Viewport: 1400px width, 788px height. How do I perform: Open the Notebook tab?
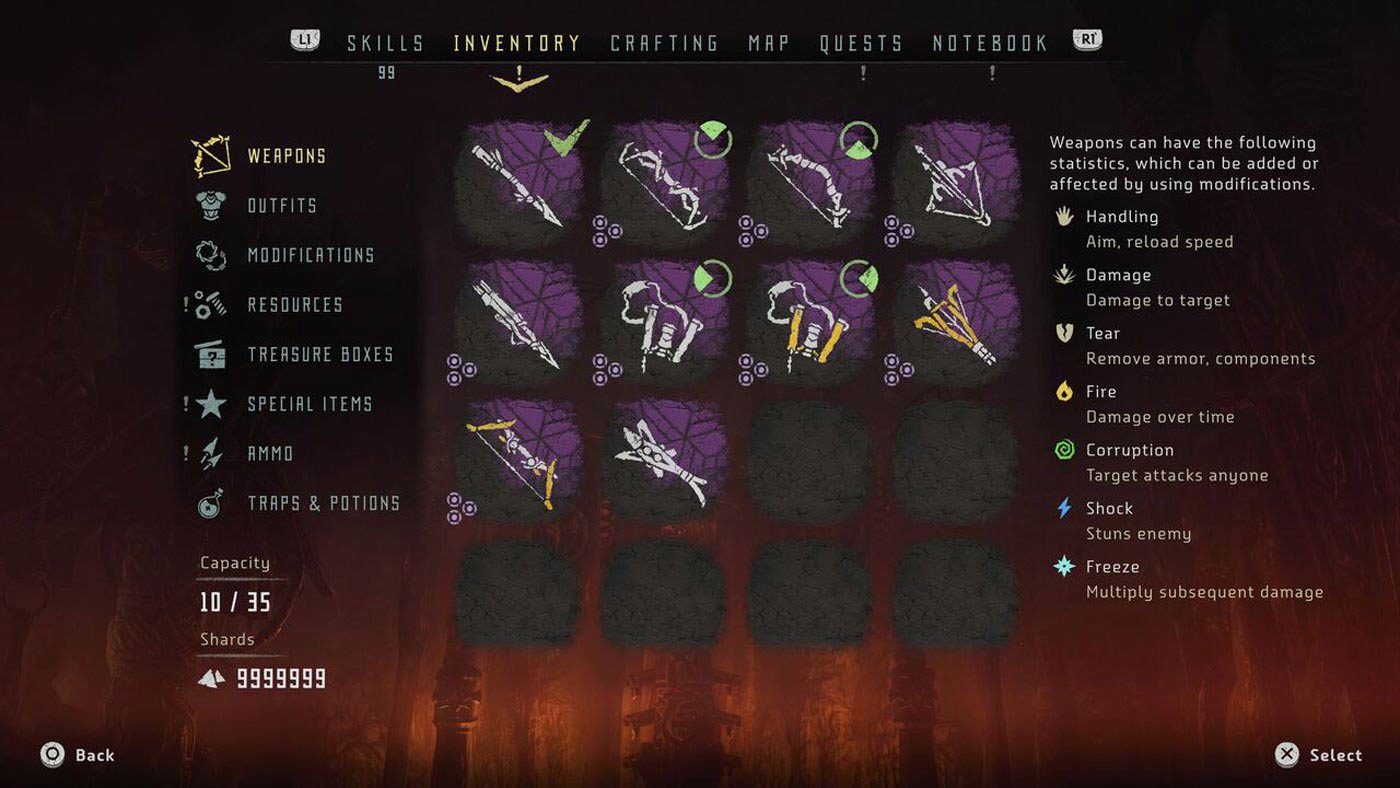tap(990, 43)
